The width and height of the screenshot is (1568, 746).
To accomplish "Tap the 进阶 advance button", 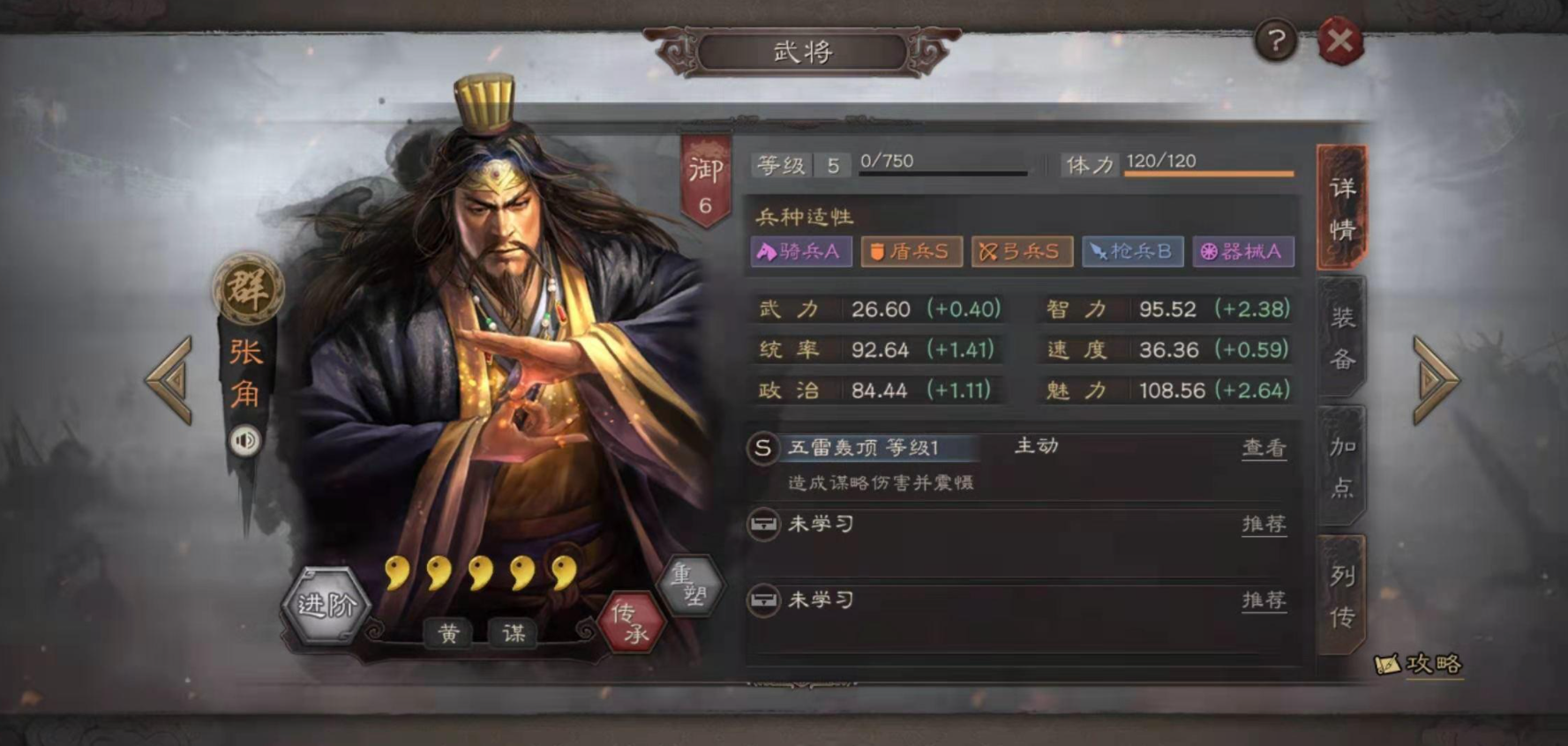I will point(326,604).
